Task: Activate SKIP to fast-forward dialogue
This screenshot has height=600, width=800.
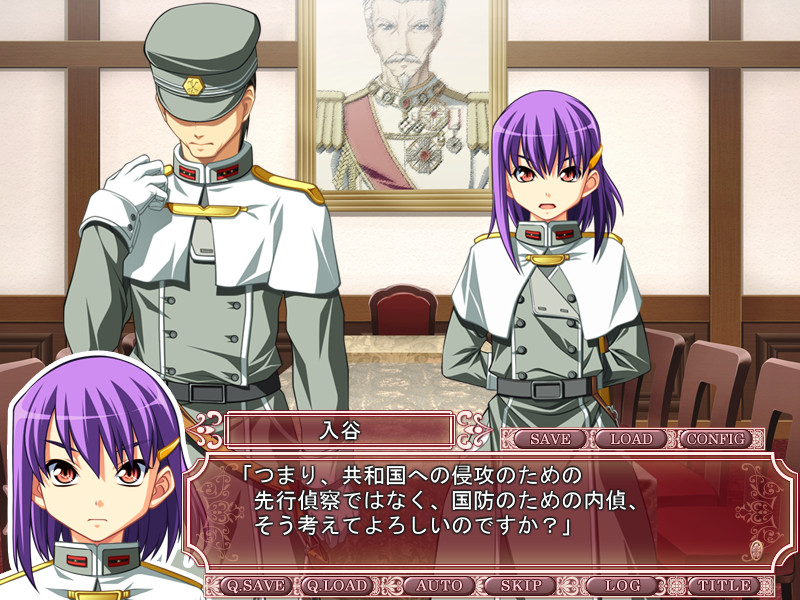Action: pos(521,586)
